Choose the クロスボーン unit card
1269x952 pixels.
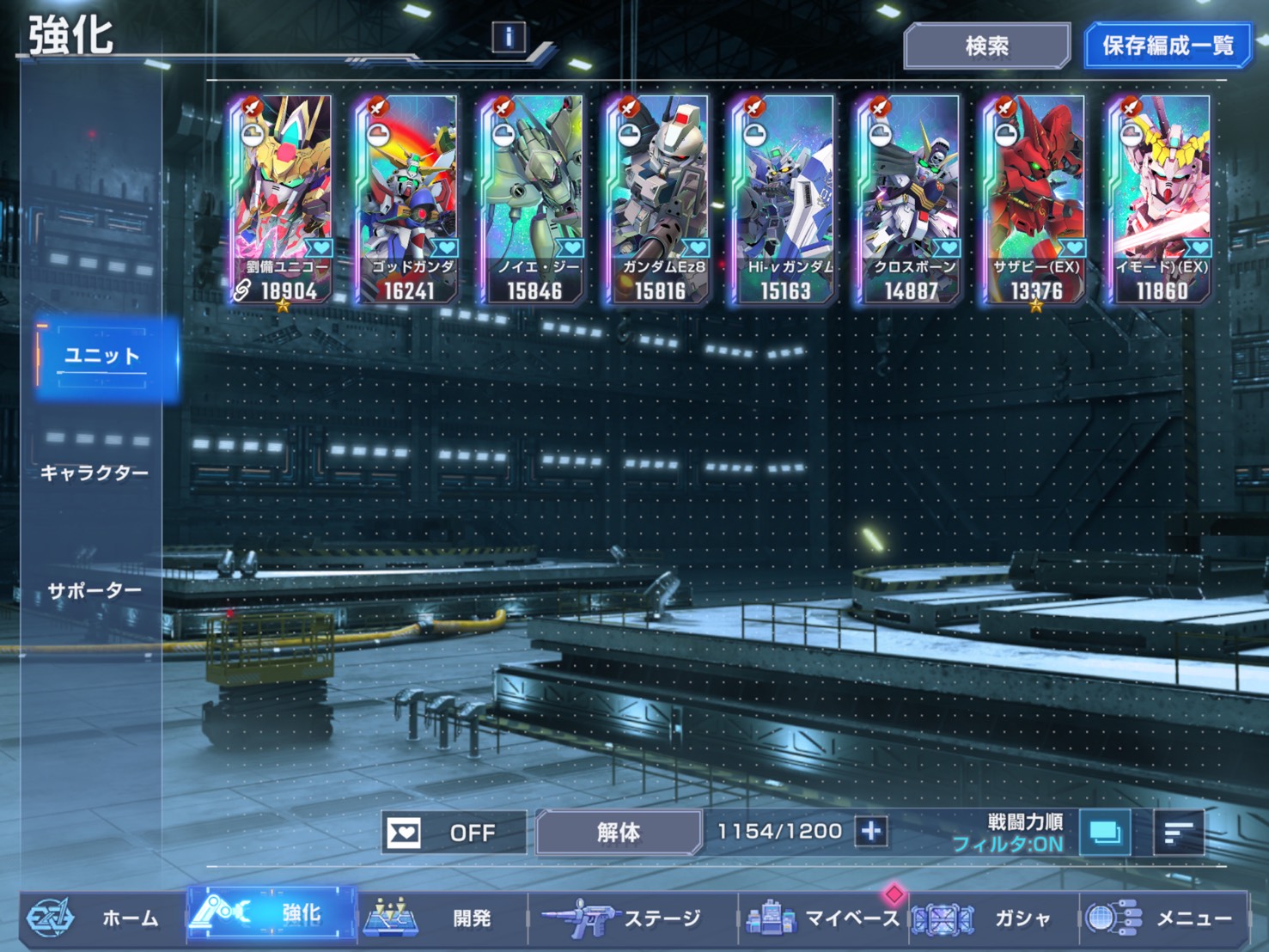click(x=911, y=199)
